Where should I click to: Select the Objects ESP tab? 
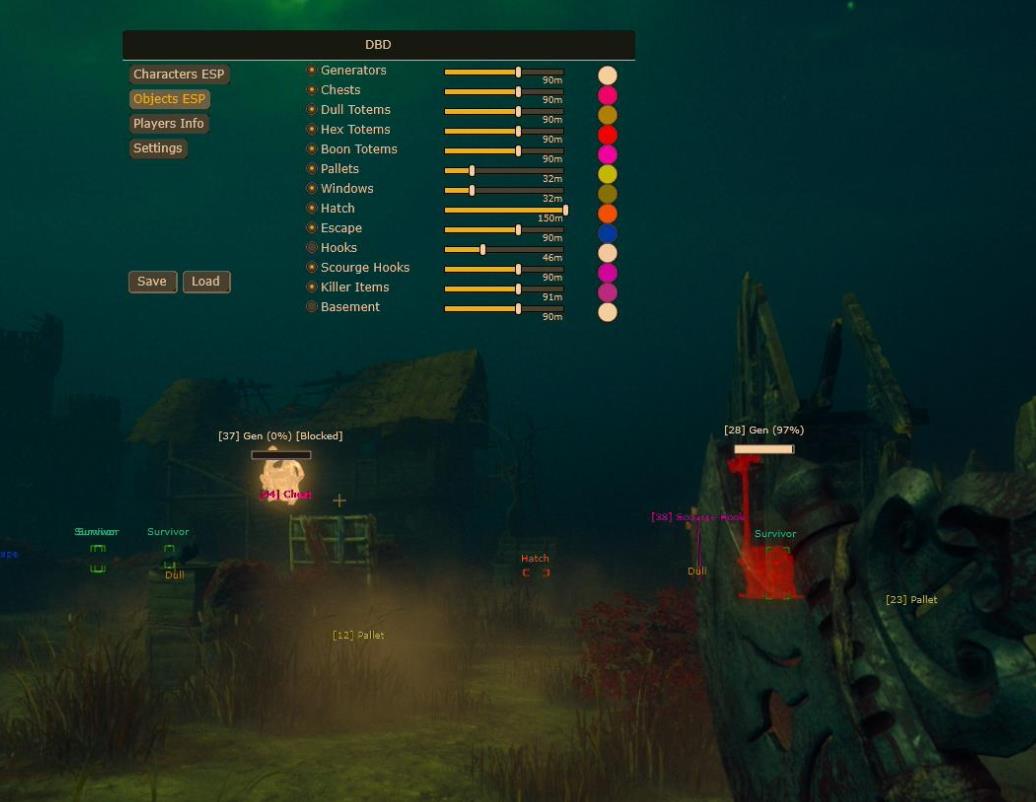point(169,99)
